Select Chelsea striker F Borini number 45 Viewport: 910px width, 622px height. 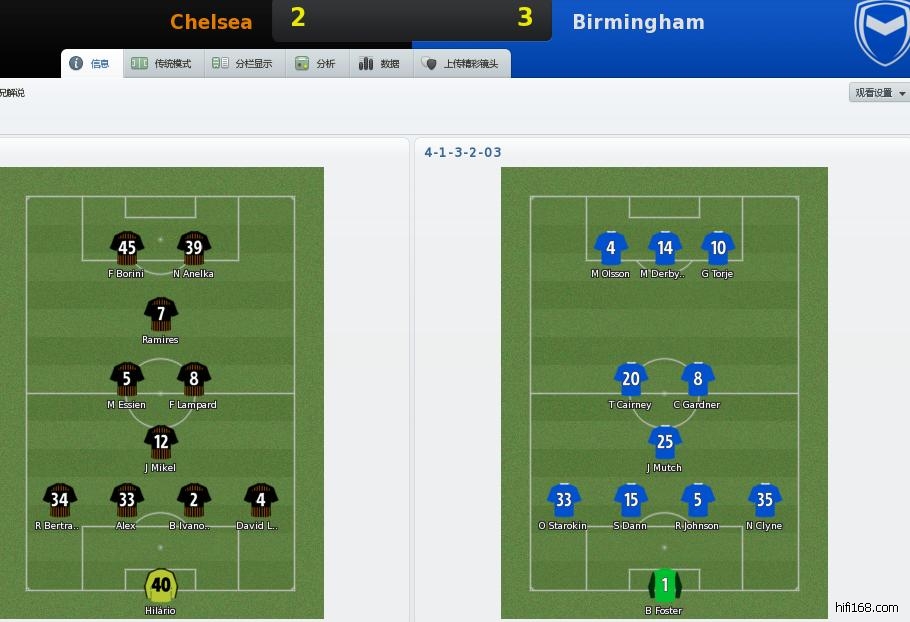(127, 248)
